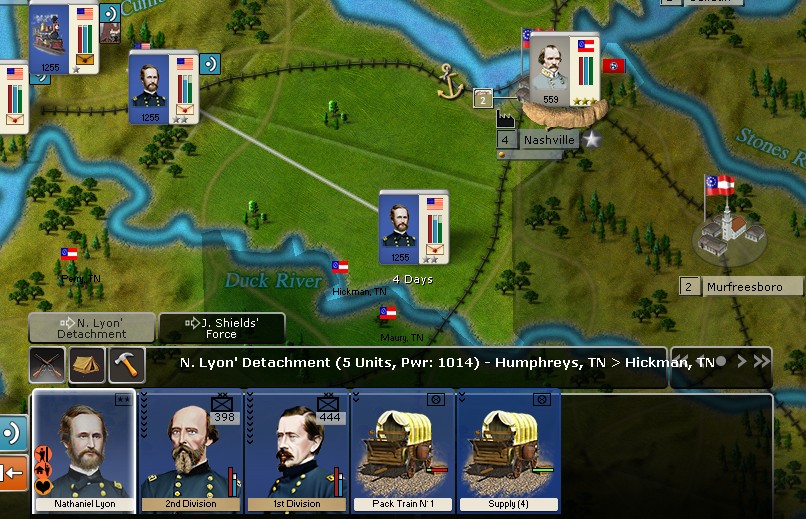This screenshot has width=806, height=519.
Task: Click the hammer icon button
Action: point(127,365)
